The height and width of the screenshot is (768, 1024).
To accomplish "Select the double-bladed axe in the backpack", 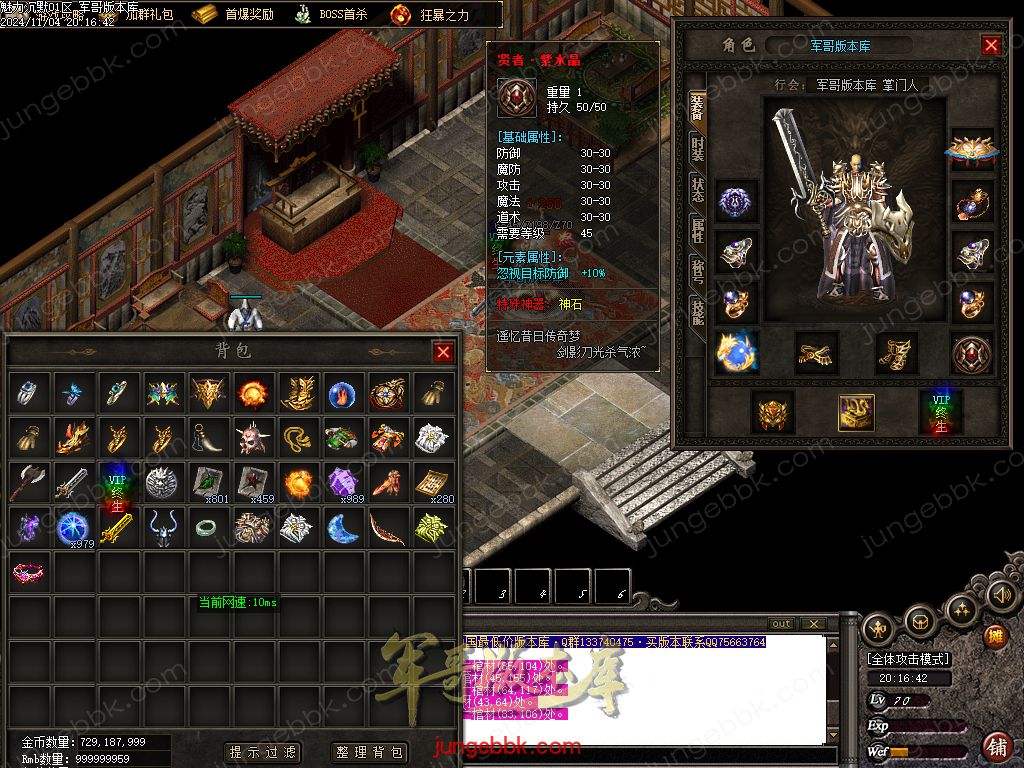I will 27,483.
